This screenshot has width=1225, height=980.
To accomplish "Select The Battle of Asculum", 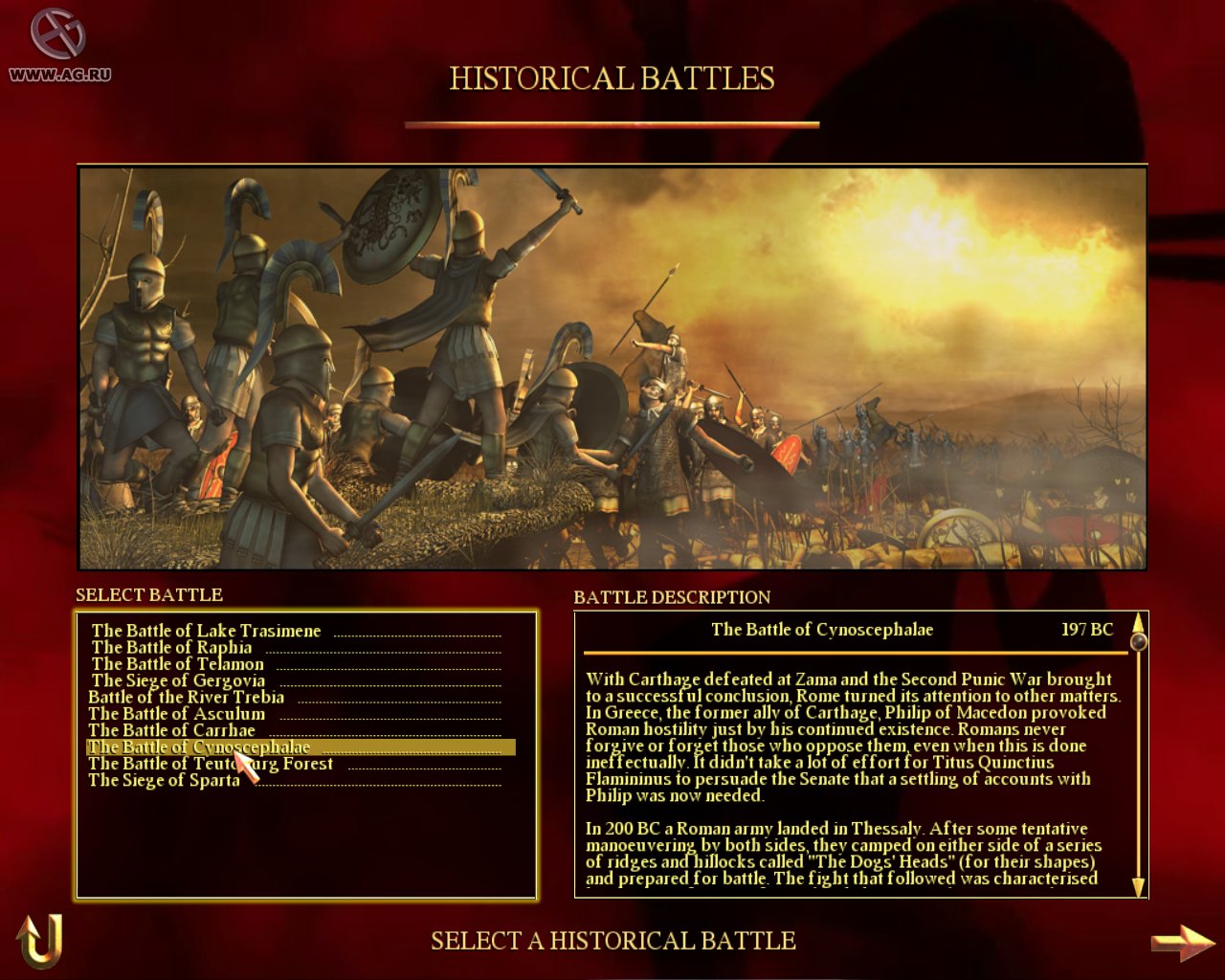I will (177, 713).
